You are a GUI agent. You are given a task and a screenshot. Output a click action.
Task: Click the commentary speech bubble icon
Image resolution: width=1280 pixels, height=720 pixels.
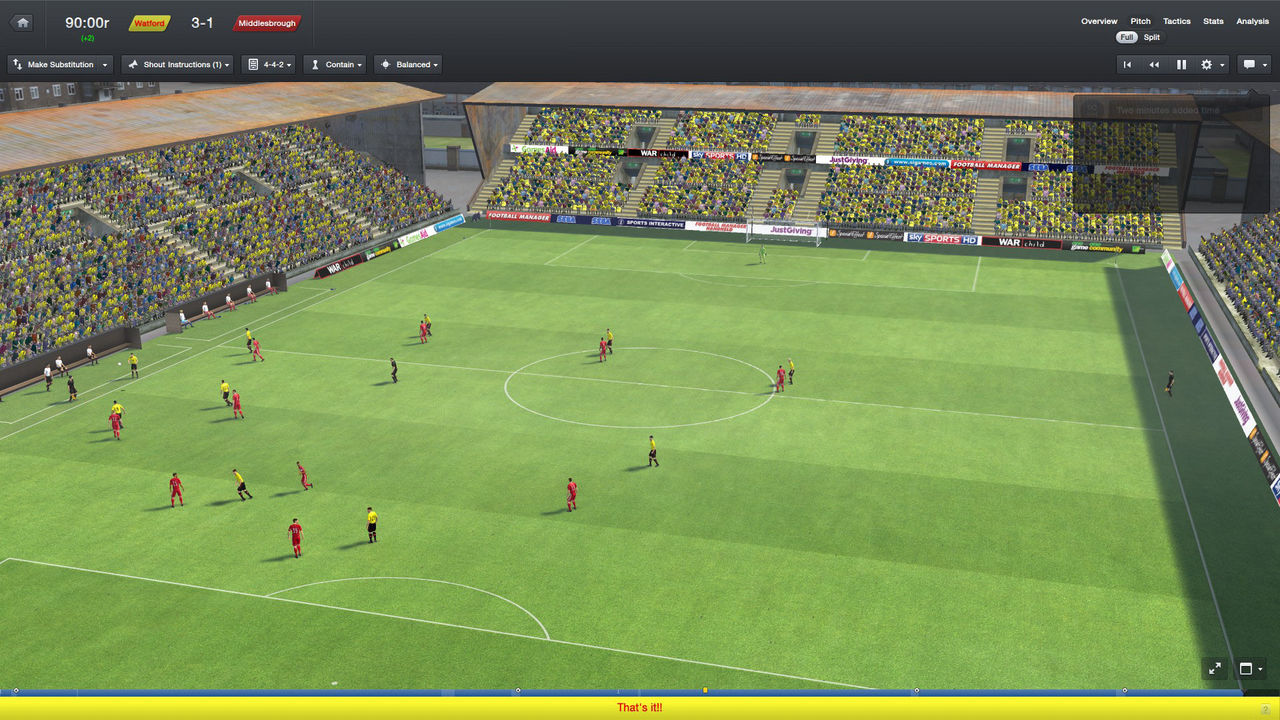[x=1248, y=64]
